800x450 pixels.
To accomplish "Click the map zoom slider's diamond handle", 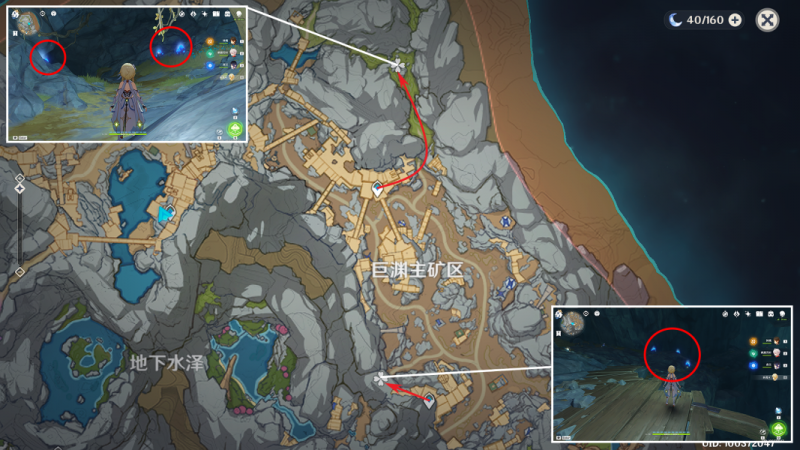I will (19, 188).
